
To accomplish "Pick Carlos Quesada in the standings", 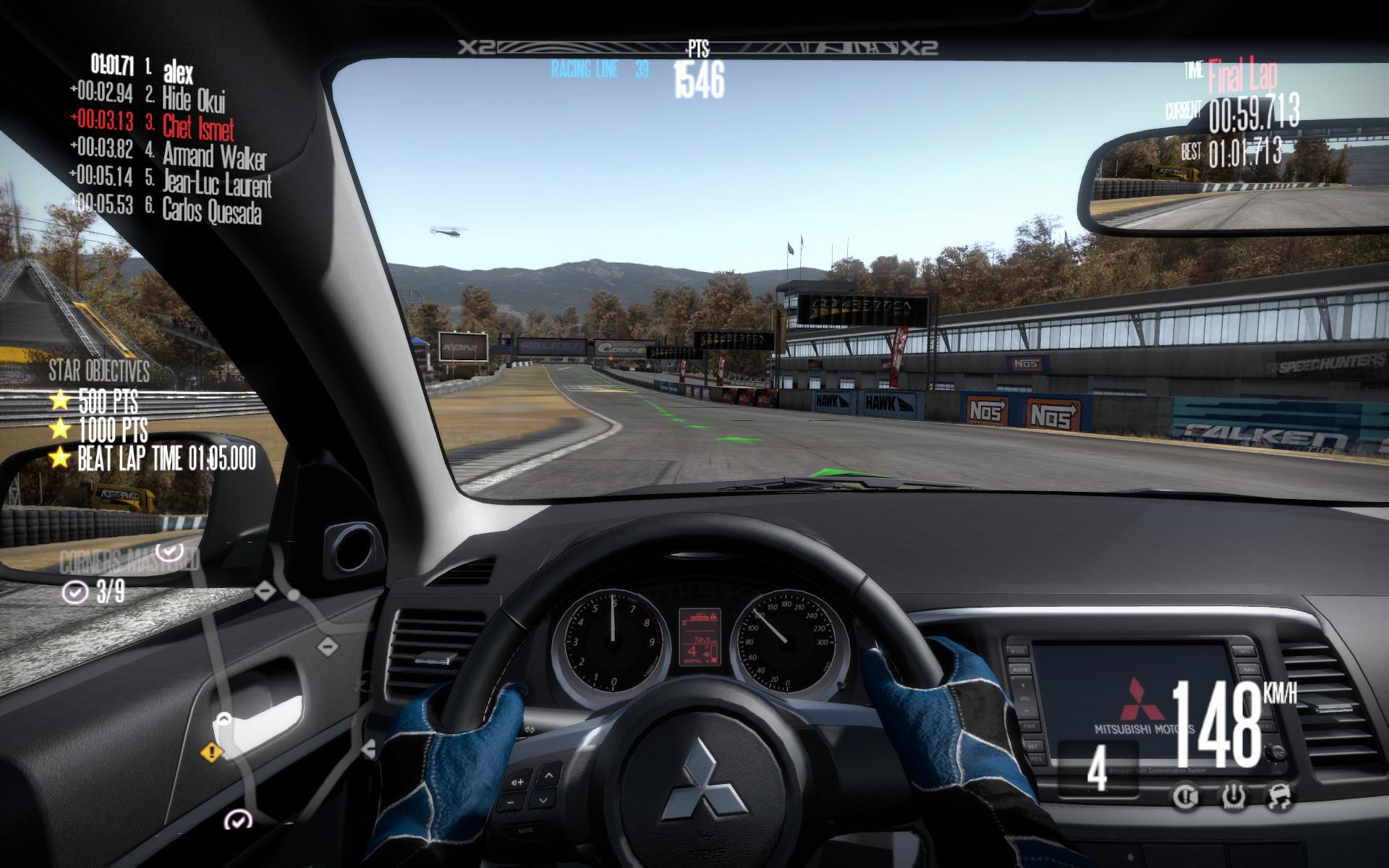I will click(211, 210).
